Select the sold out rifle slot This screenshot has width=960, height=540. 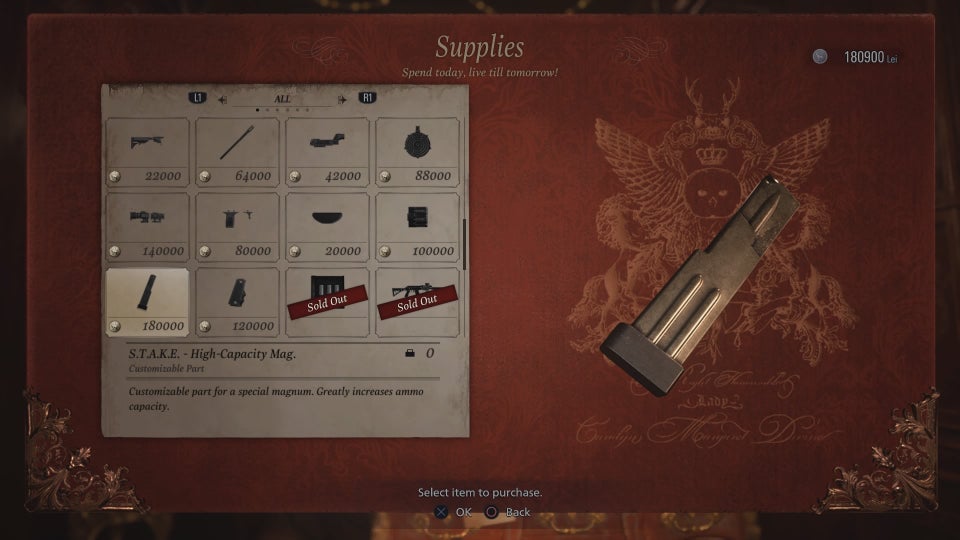pos(417,302)
